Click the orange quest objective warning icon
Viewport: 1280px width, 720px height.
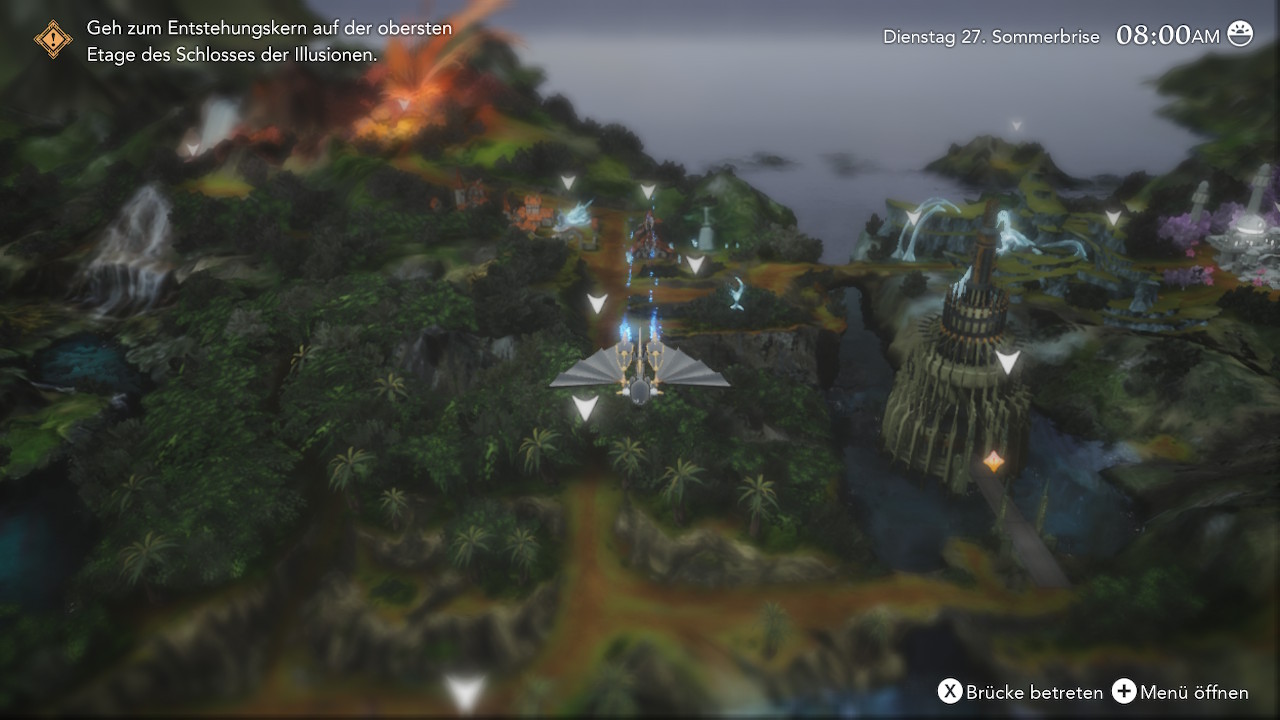click(x=53, y=40)
